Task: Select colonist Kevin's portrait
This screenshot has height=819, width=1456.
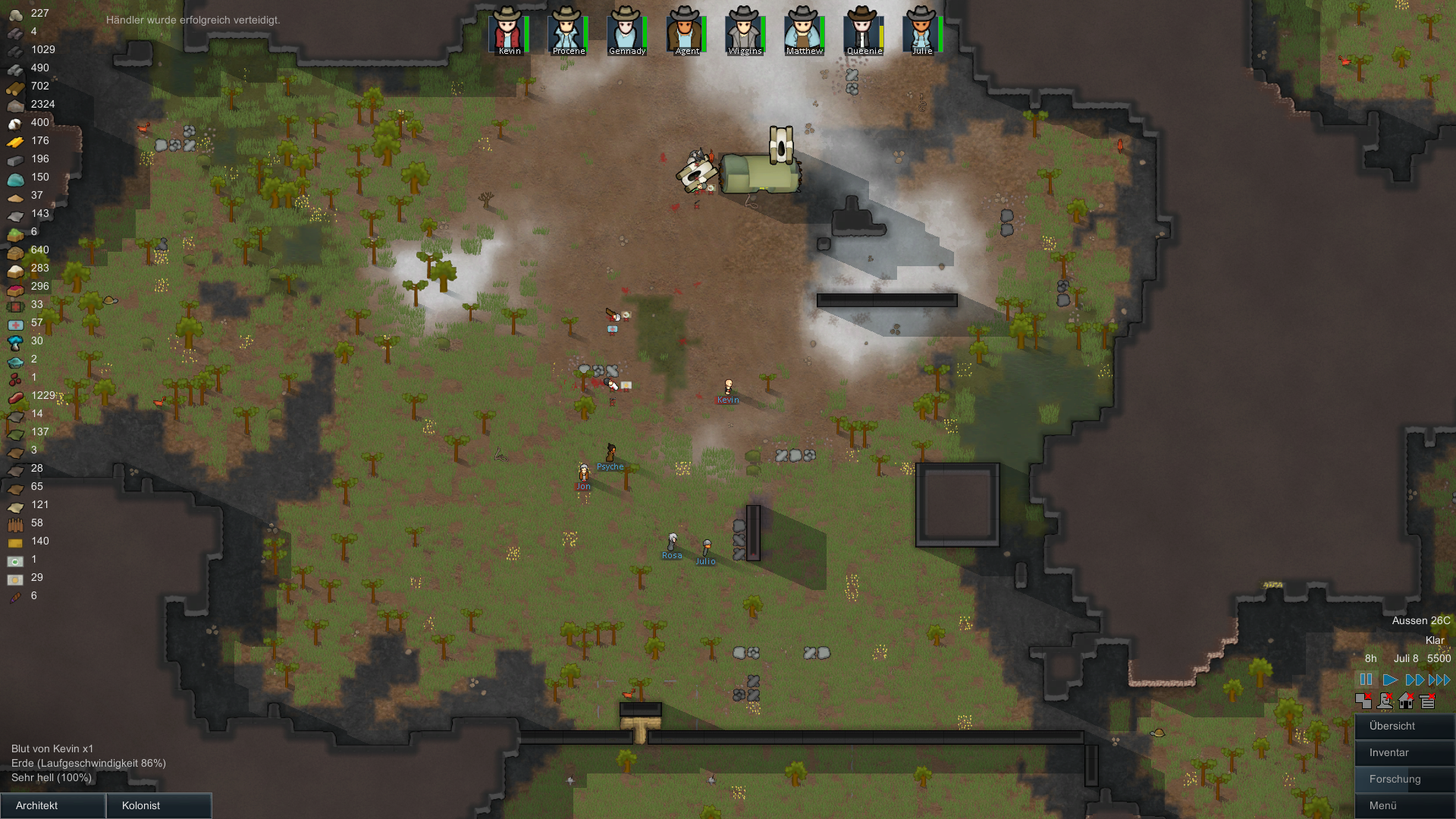Action: tap(507, 30)
